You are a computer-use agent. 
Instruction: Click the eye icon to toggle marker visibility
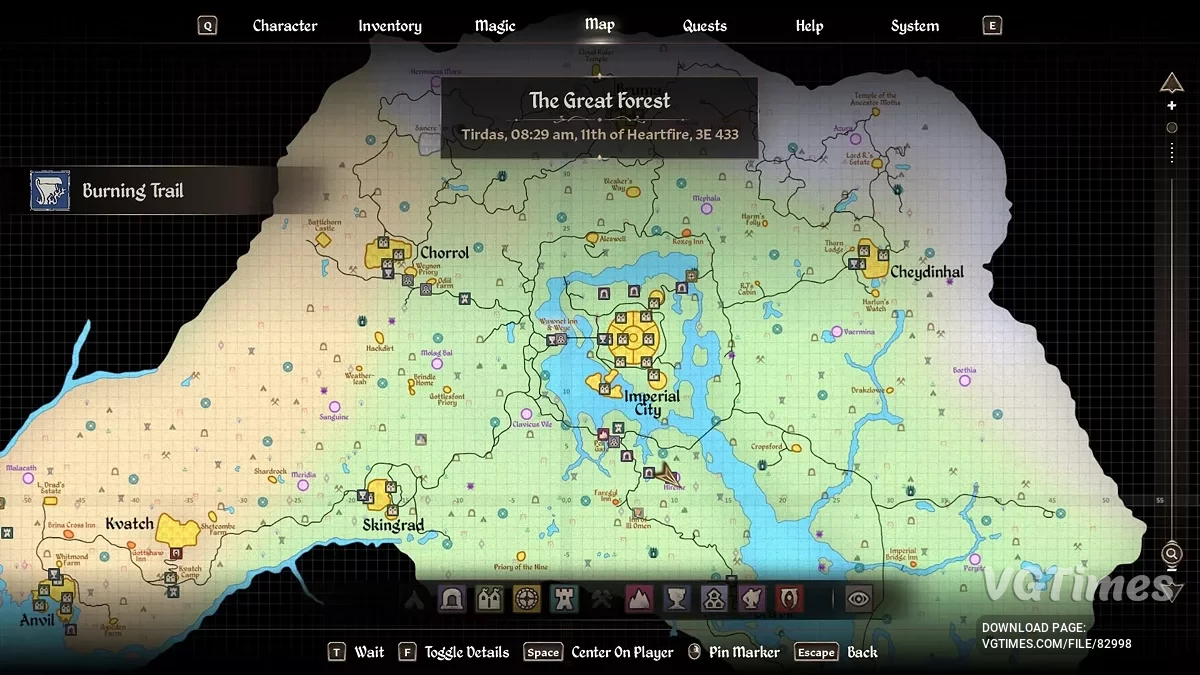pos(859,598)
